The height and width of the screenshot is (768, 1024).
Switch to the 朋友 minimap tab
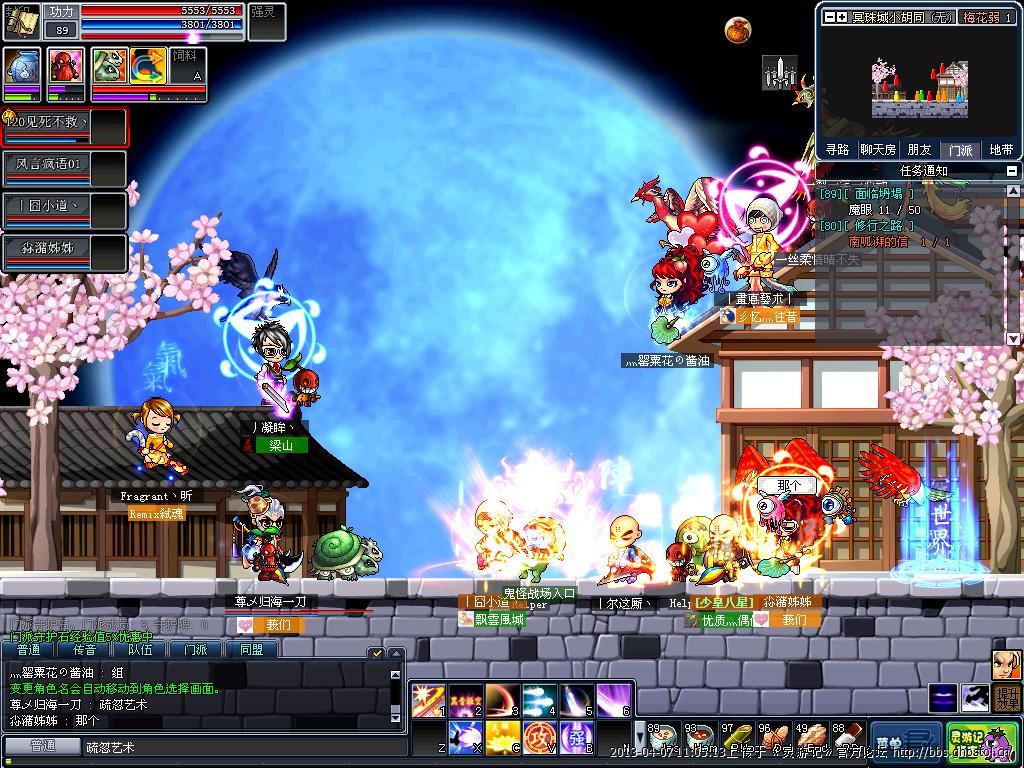(x=919, y=150)
